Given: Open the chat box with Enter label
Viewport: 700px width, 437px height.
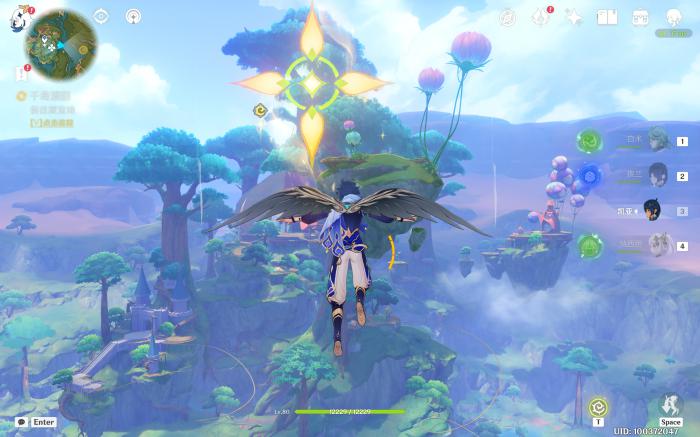Looking at the screenshot, I should click(35, 422).
